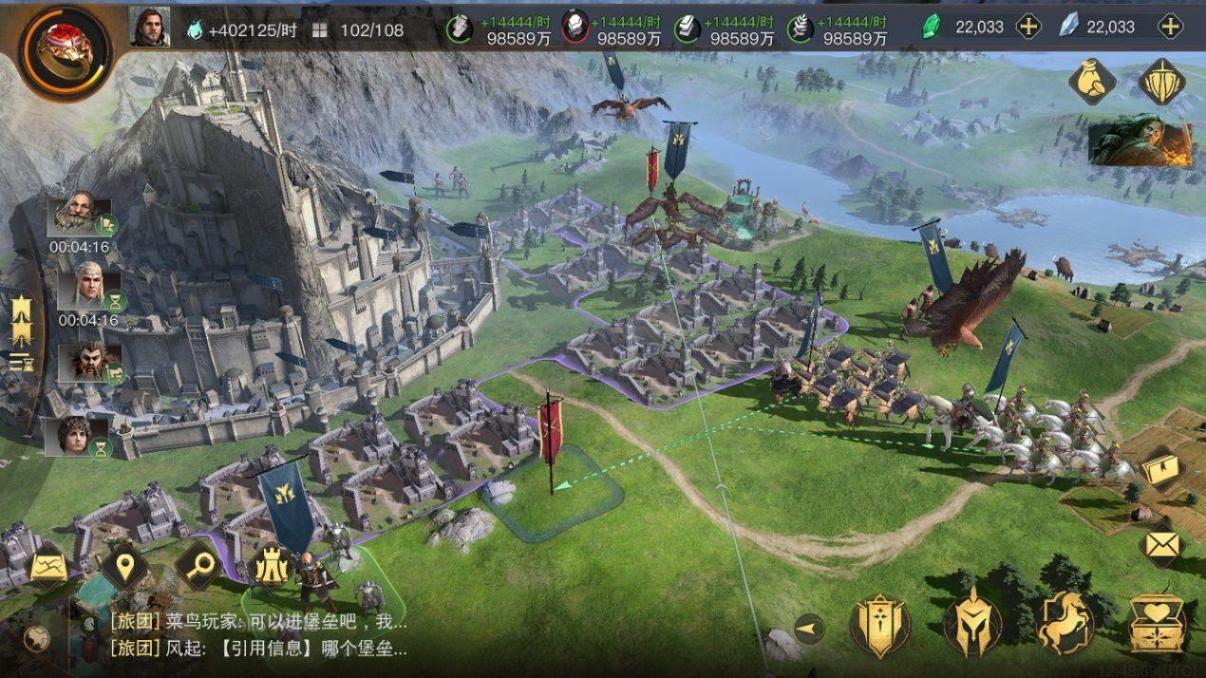Add more green gems

(1027, 27)
